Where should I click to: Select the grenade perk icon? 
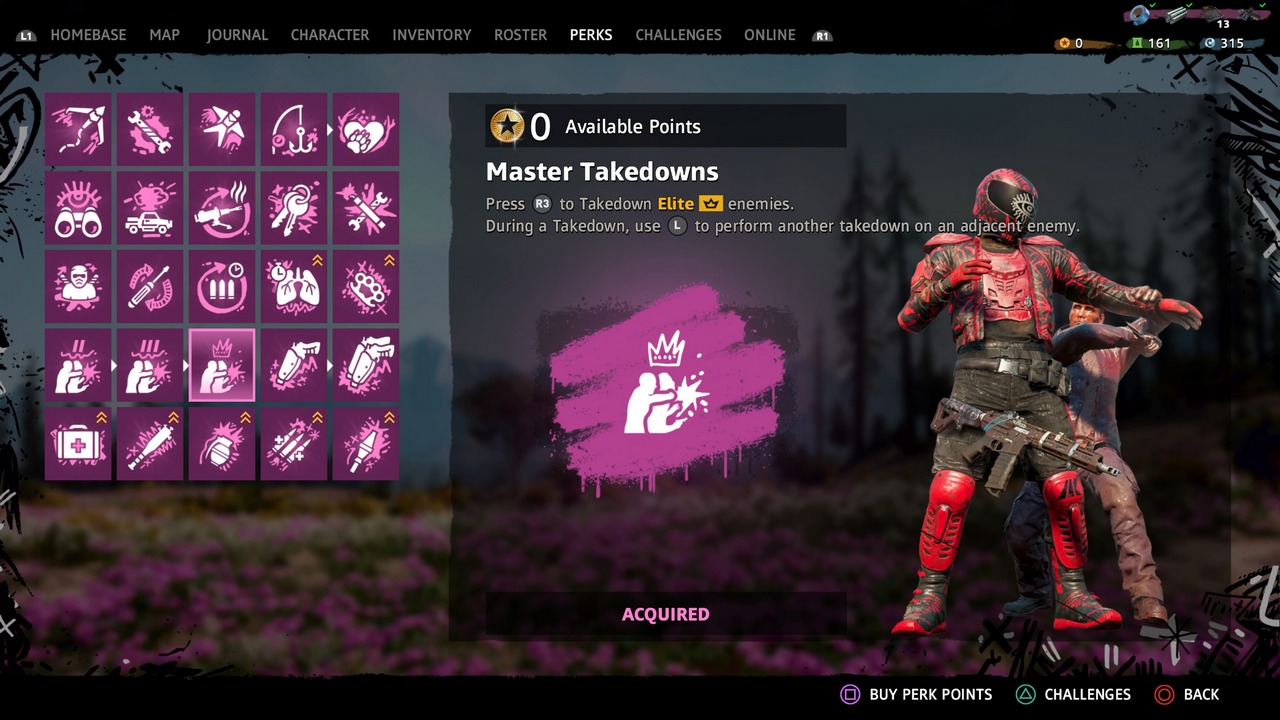click(x=222, y=444)
